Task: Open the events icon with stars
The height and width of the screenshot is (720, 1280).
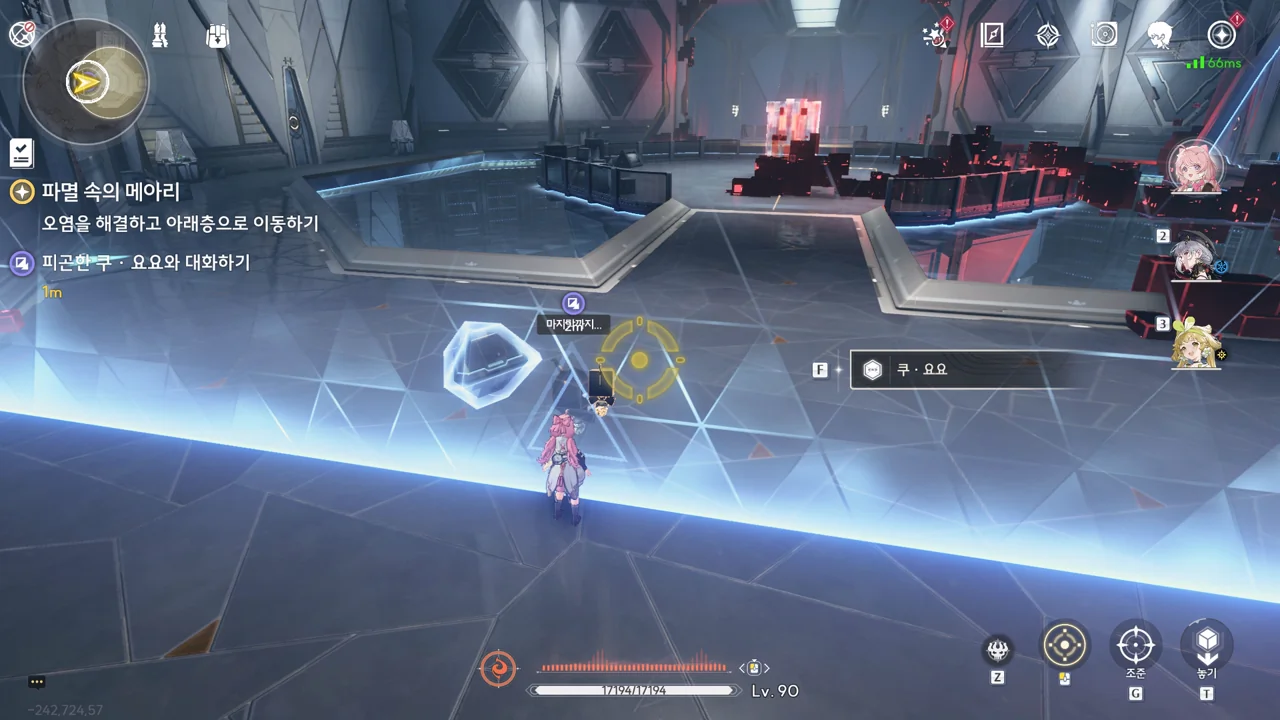Action: 936,36
